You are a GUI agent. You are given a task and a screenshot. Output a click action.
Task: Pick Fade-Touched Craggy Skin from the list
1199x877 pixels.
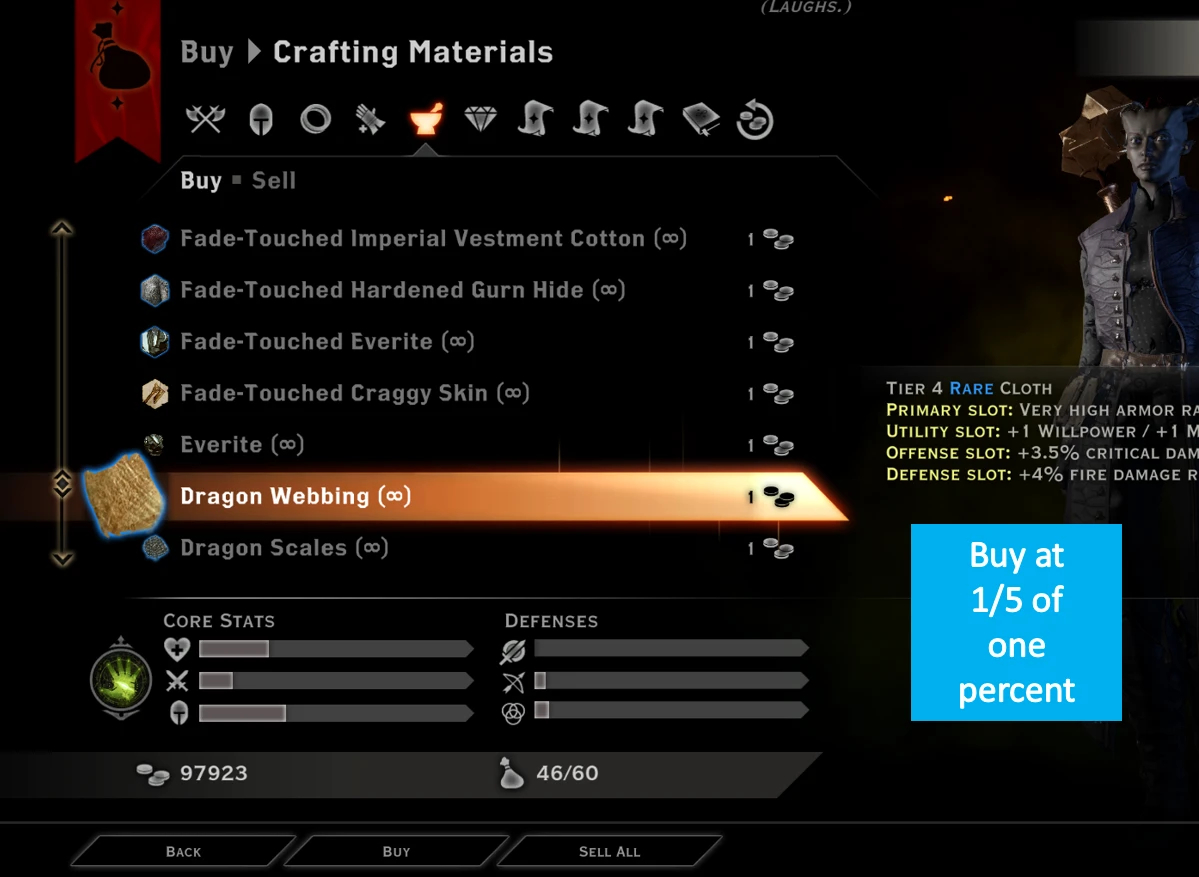coord(354,393)
